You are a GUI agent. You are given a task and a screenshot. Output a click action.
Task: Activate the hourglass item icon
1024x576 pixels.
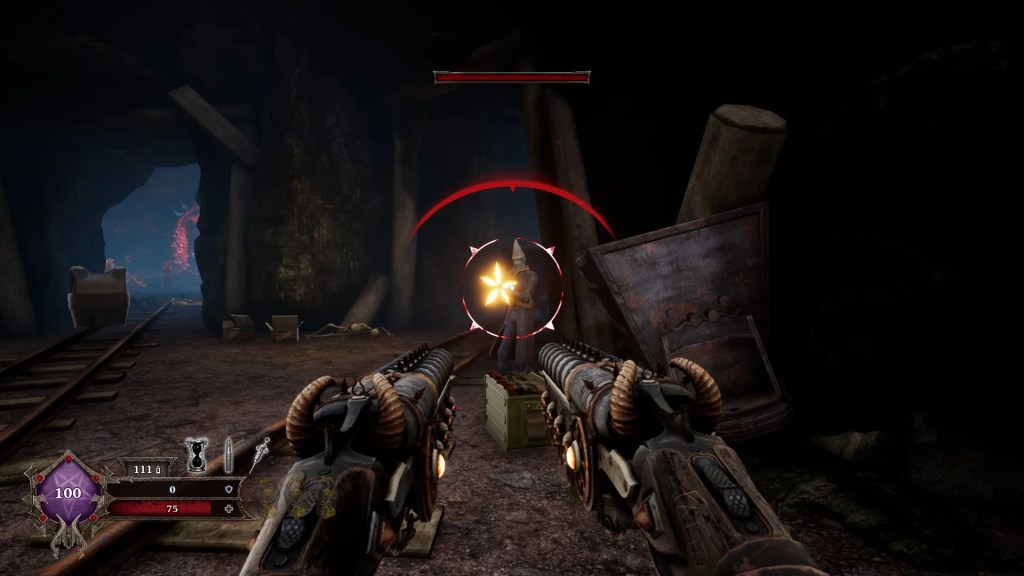(x=197, y=455)
